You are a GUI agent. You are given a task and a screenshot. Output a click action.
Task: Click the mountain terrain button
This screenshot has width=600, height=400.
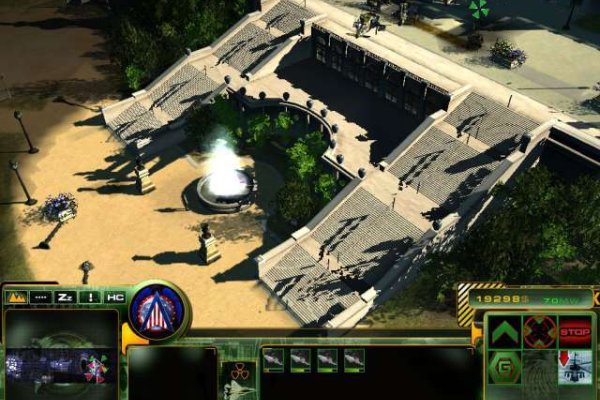coord(16,297)
